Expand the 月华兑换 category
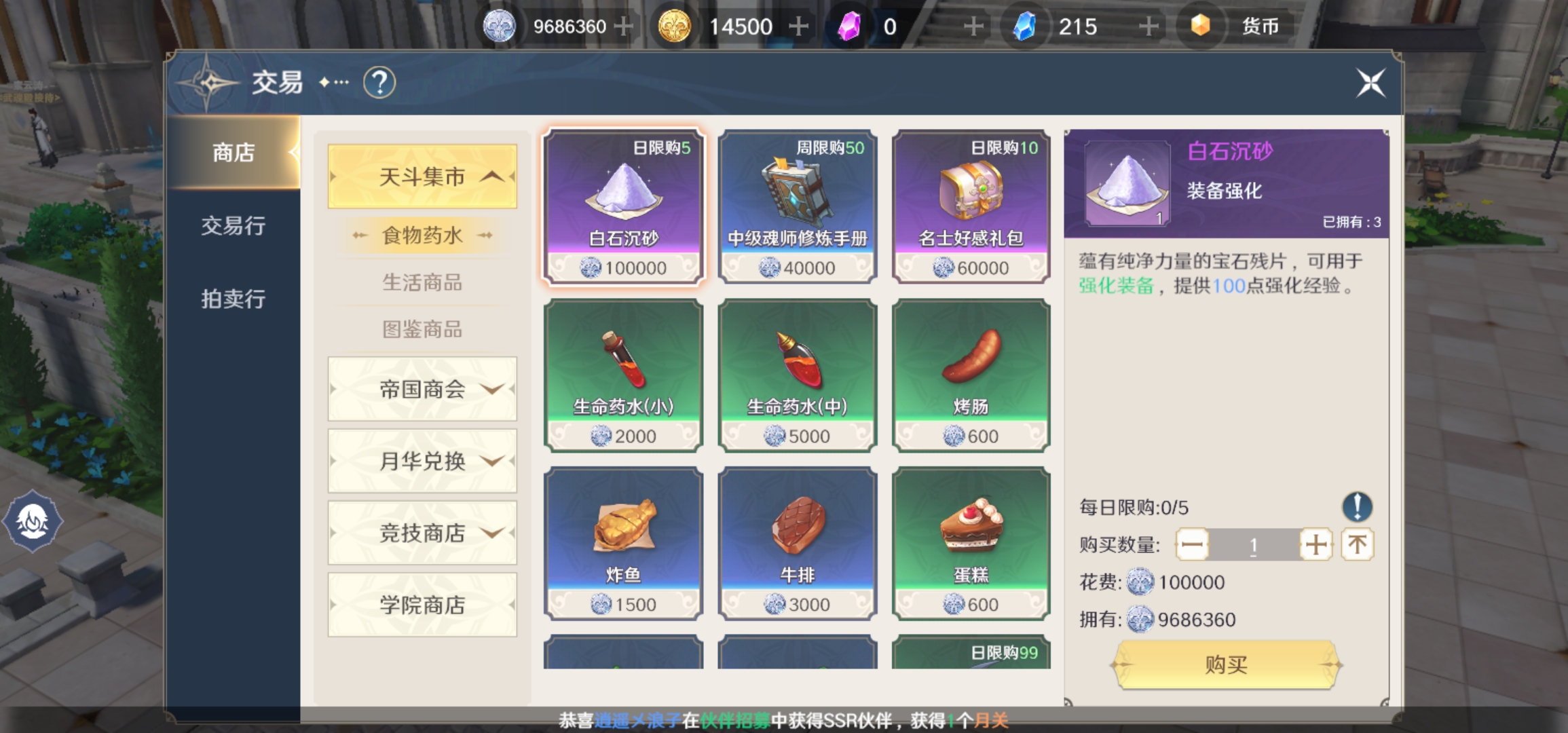The image size is (1568, 733). point(422,461)
